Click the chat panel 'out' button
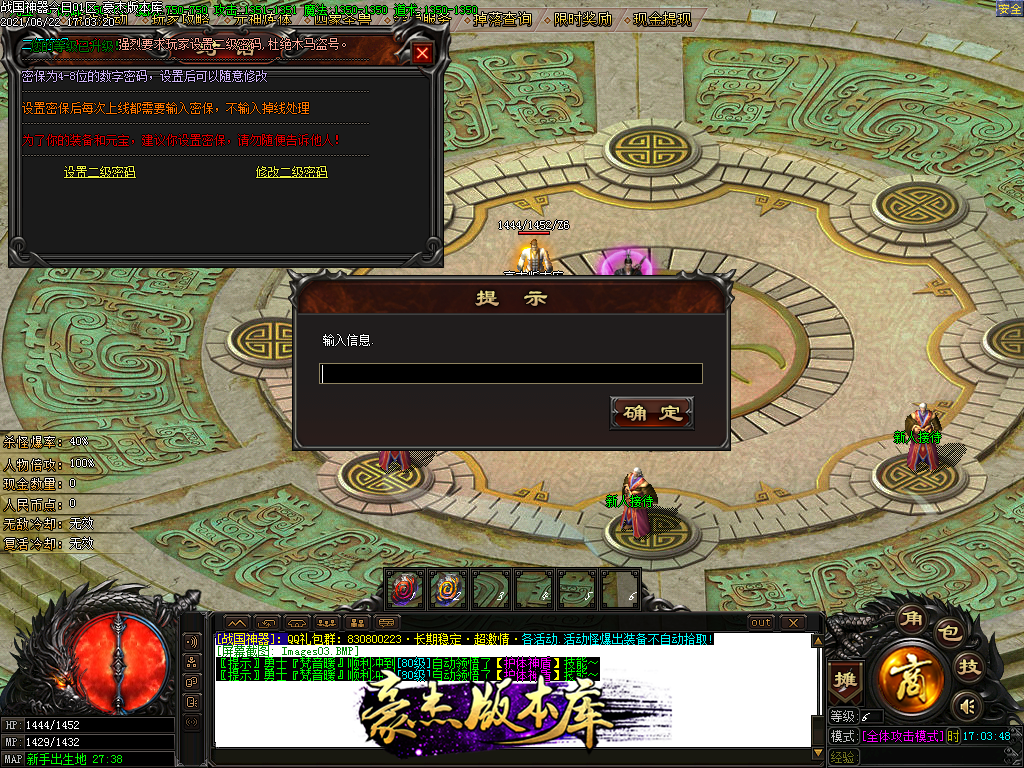 (x=761, y=622)
